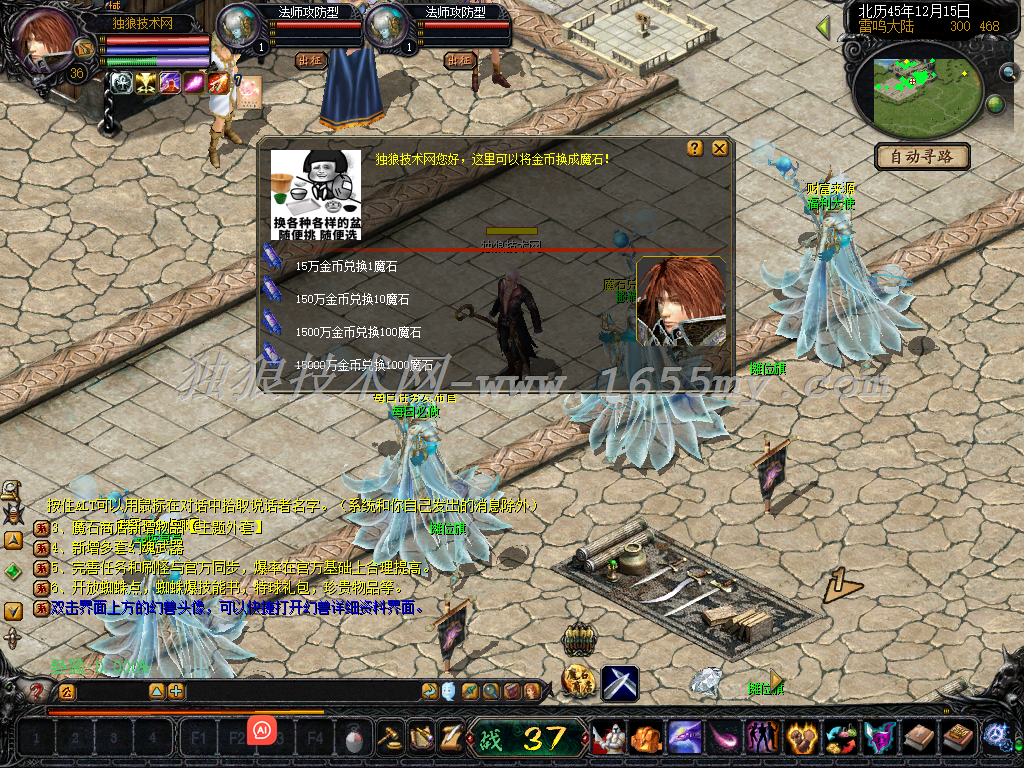Open the minimap
The image size is (1024, 768).
click(920, 88)
